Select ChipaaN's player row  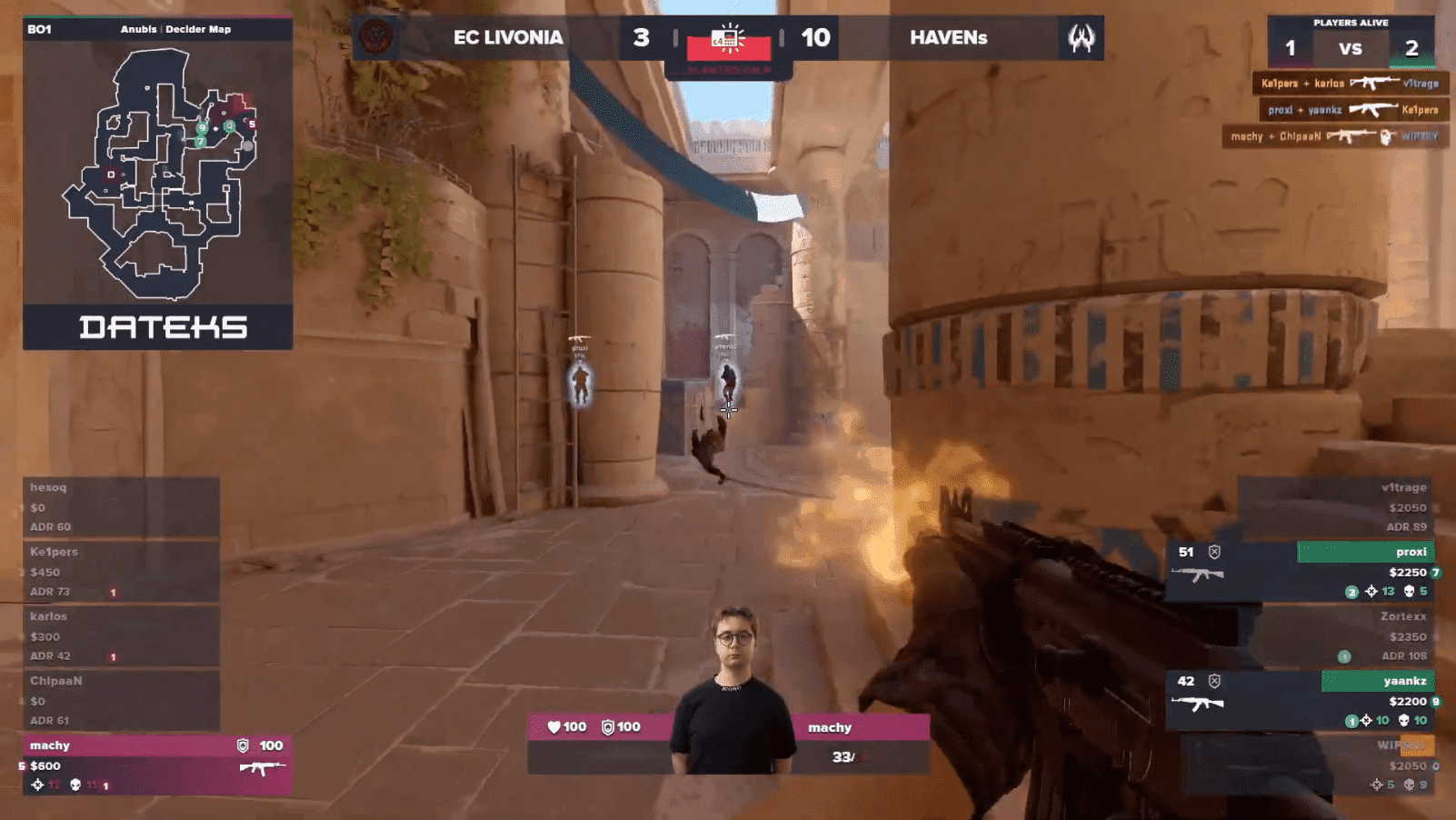121,700
